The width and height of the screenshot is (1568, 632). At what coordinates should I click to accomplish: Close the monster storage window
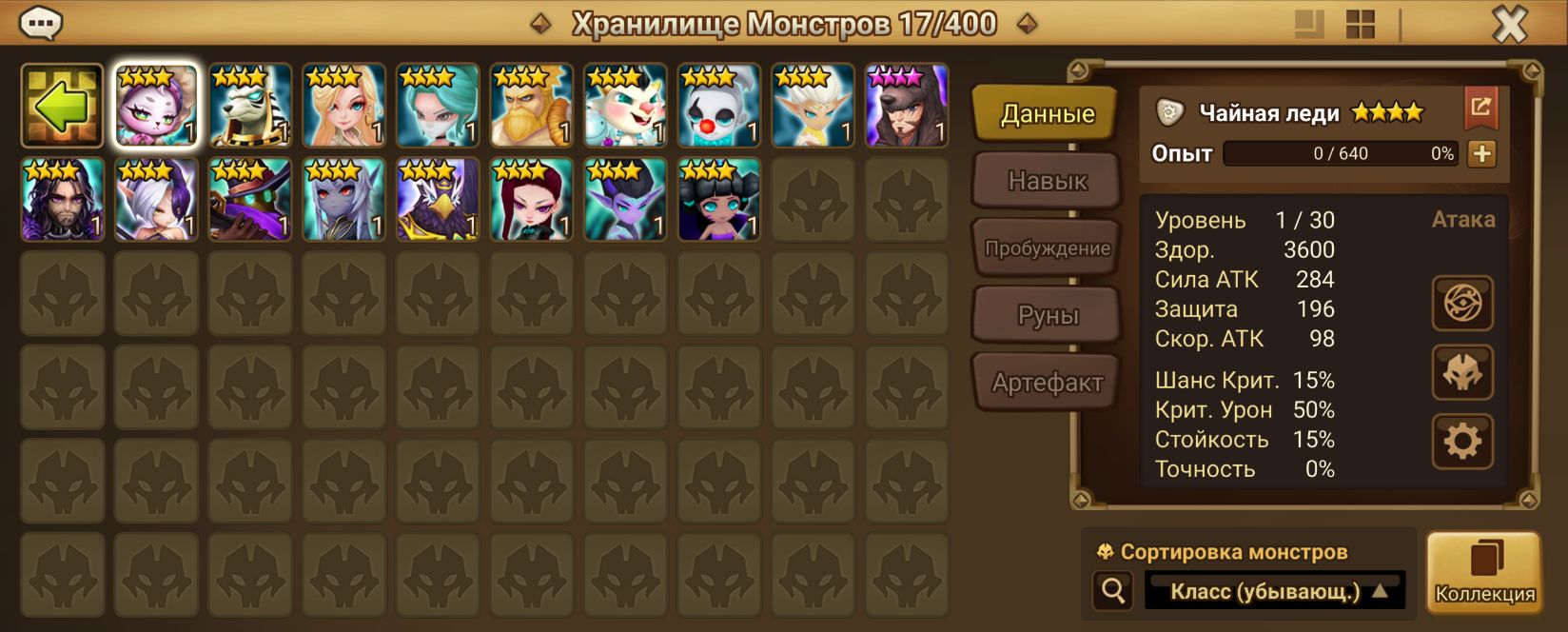1508,25
